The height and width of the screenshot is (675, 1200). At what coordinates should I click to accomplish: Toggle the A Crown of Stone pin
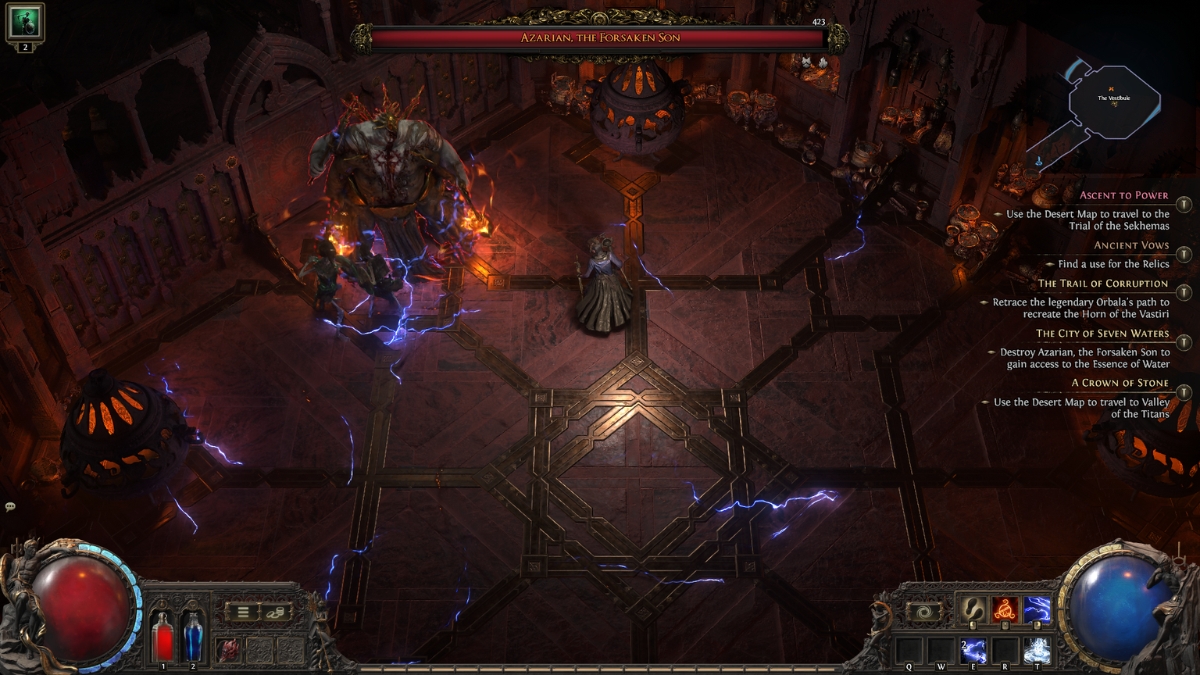click(1184, 392)
